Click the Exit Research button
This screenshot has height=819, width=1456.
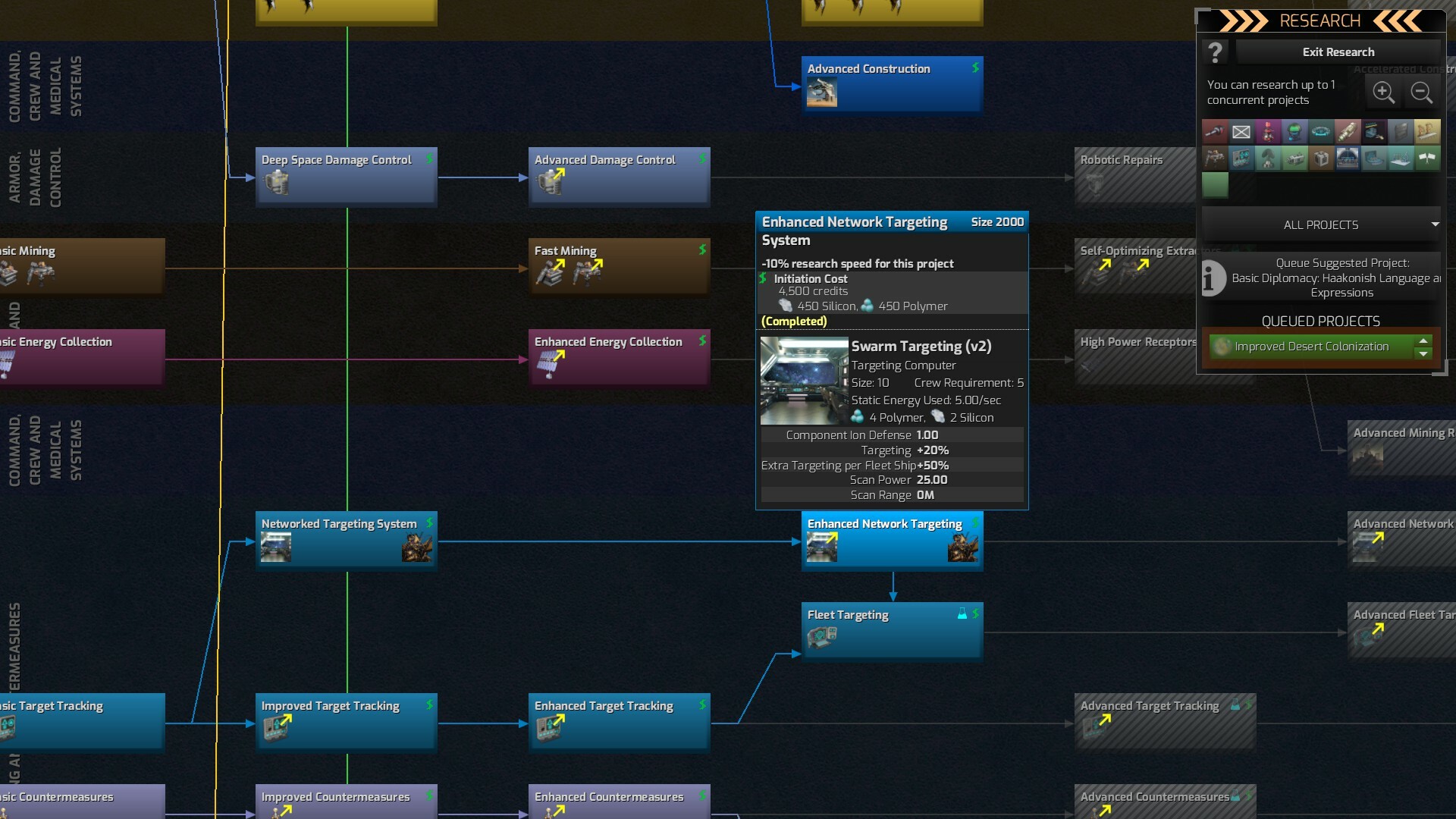(1338, 52)
